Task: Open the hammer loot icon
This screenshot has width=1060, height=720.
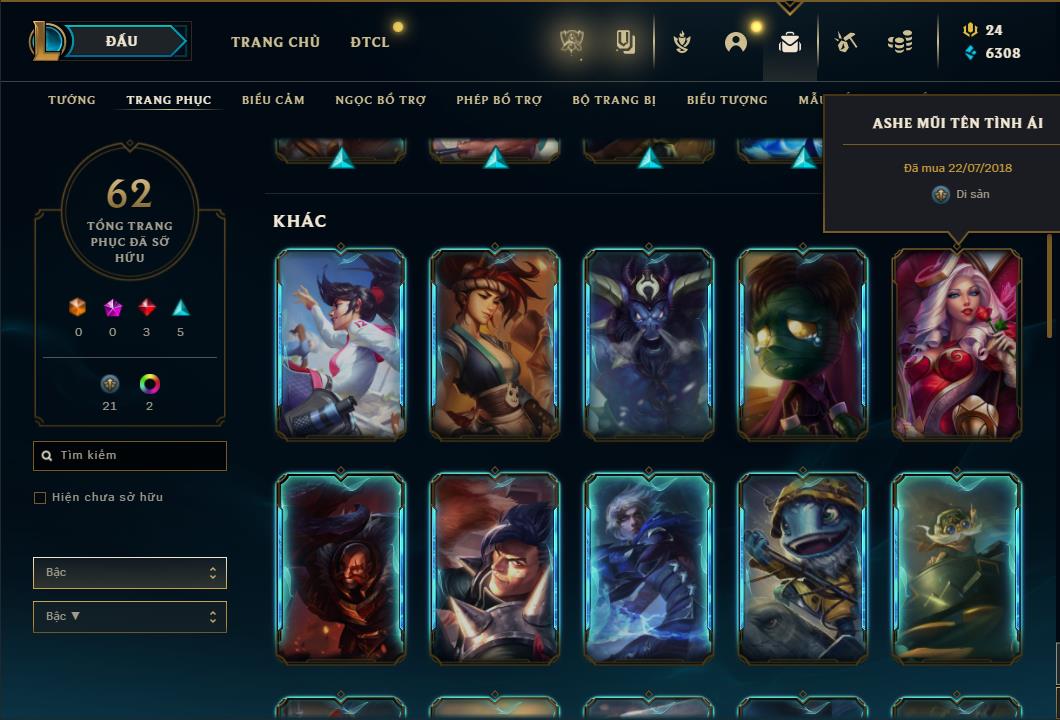Action: (x=846, y=42)
